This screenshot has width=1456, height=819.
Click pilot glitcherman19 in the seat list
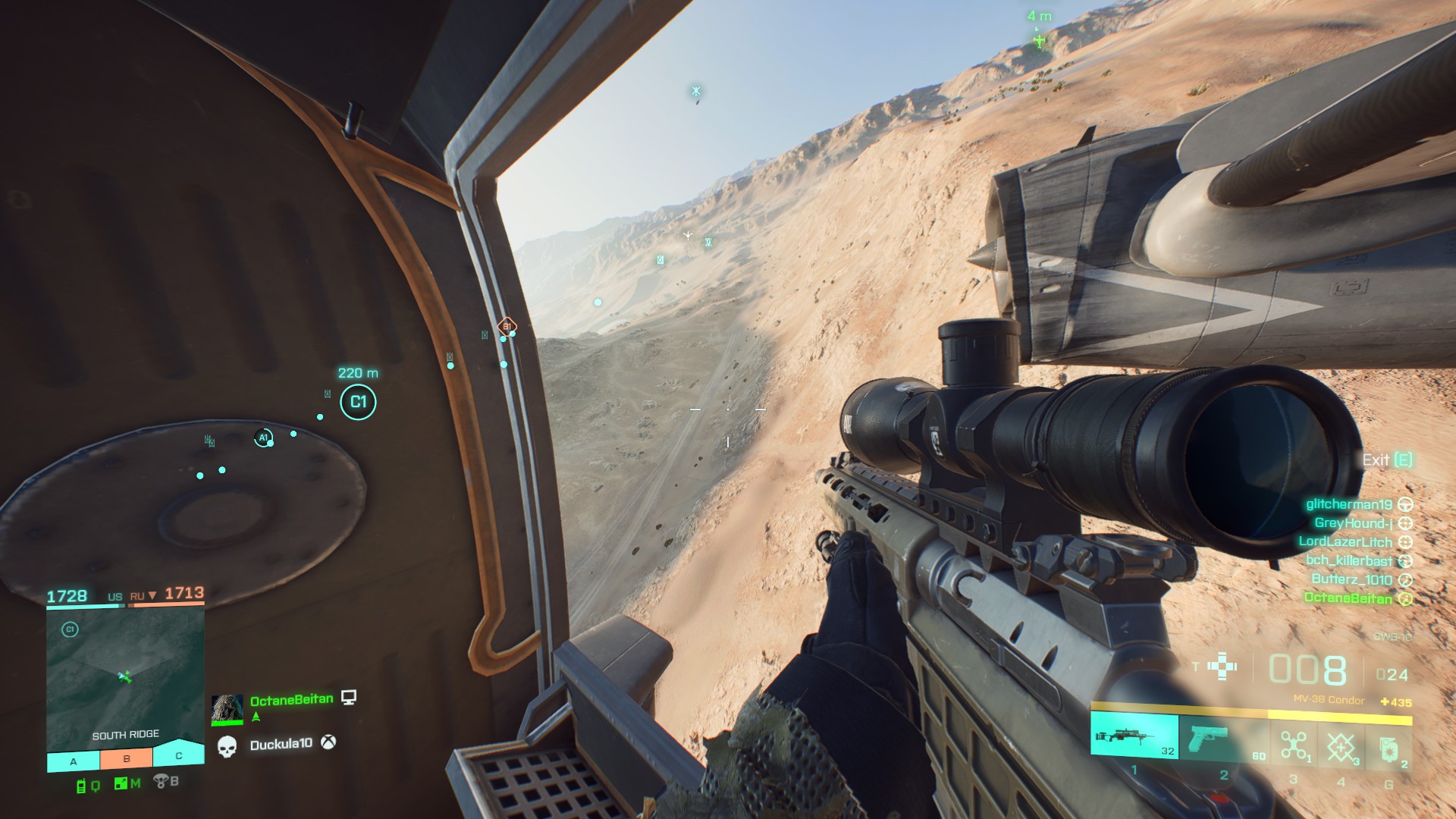pos(1349,504)
